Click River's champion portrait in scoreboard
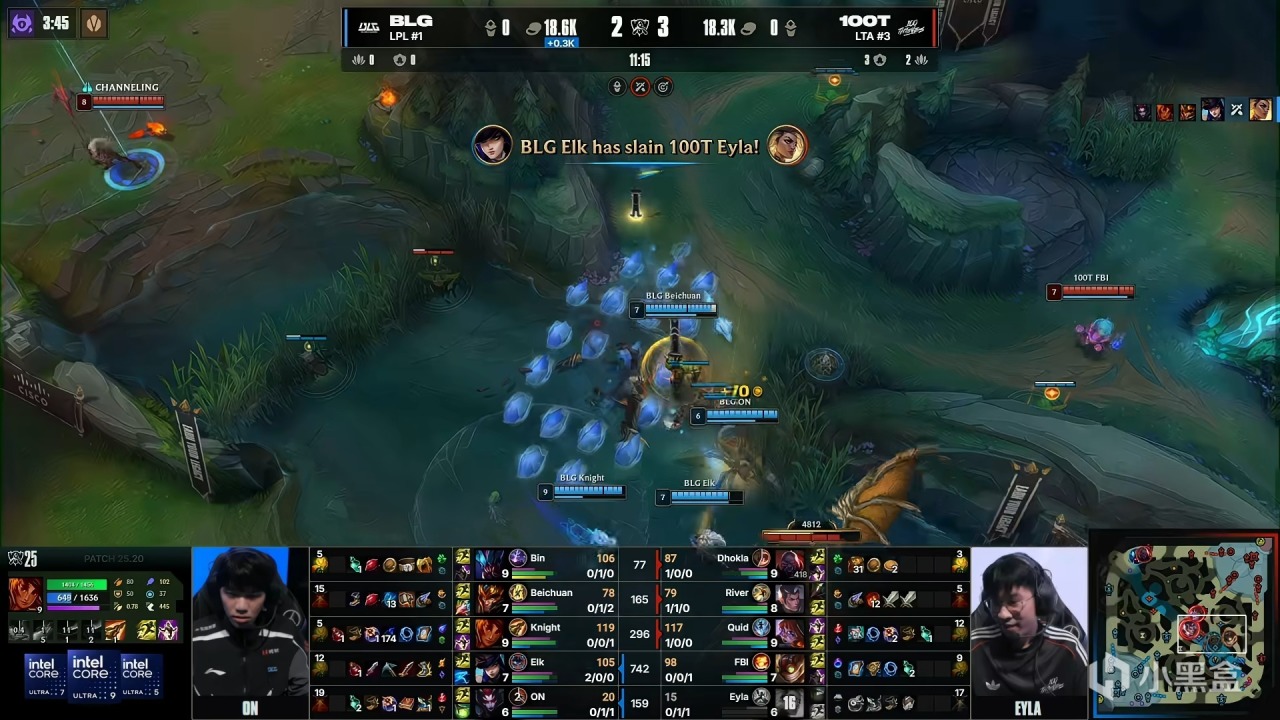 790,599
